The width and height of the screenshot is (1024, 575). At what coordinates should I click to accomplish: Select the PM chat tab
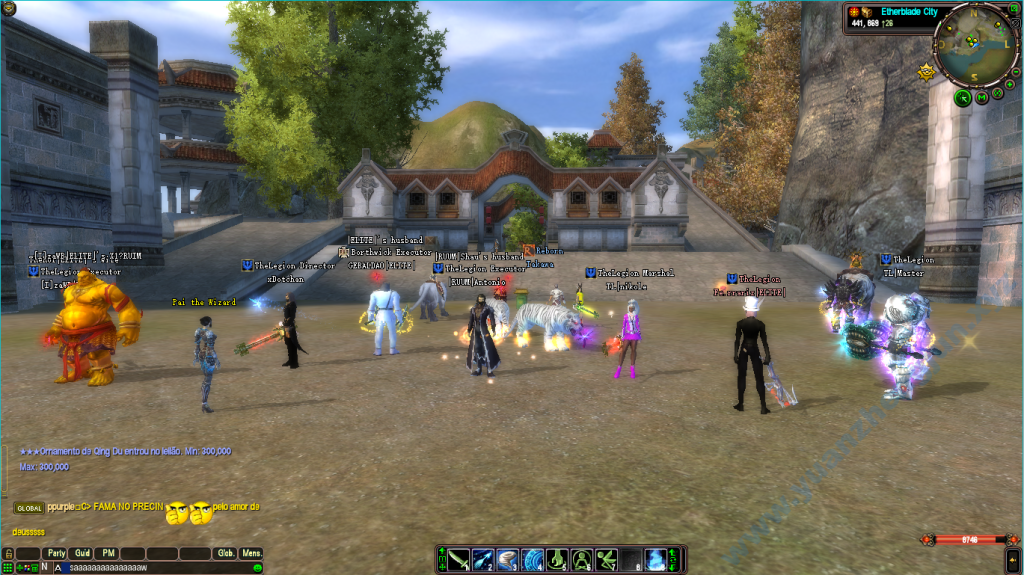tap(108, 553)
